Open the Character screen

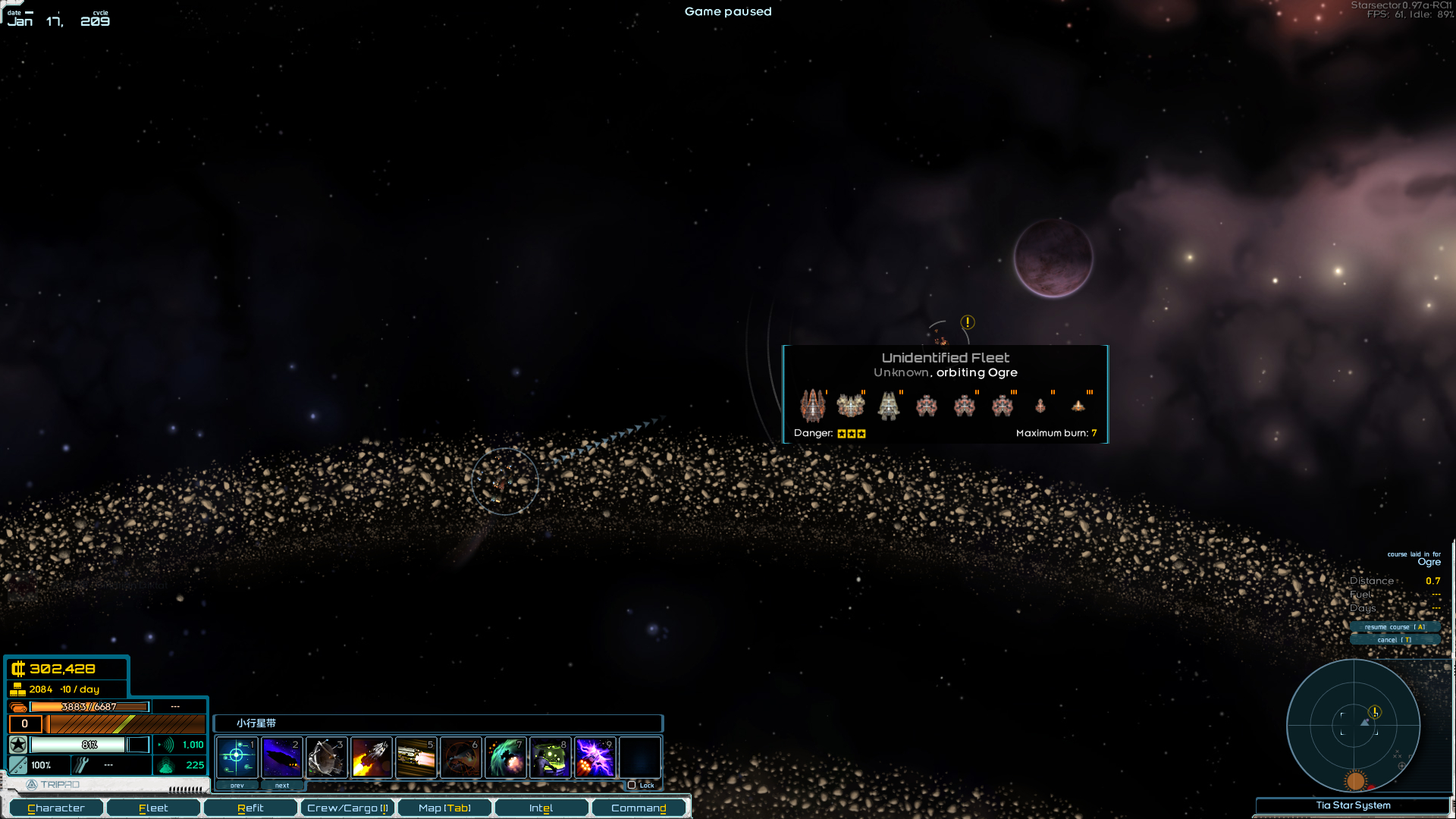click(x=56, y=808)
